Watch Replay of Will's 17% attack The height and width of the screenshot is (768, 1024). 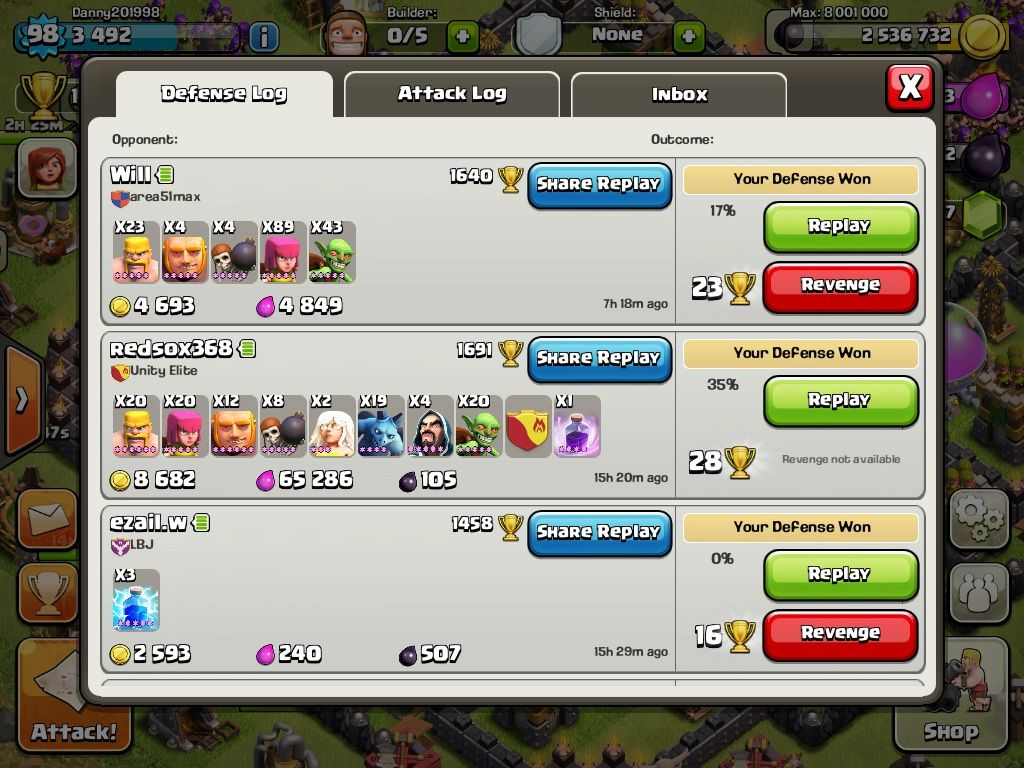tap(840, 227)
